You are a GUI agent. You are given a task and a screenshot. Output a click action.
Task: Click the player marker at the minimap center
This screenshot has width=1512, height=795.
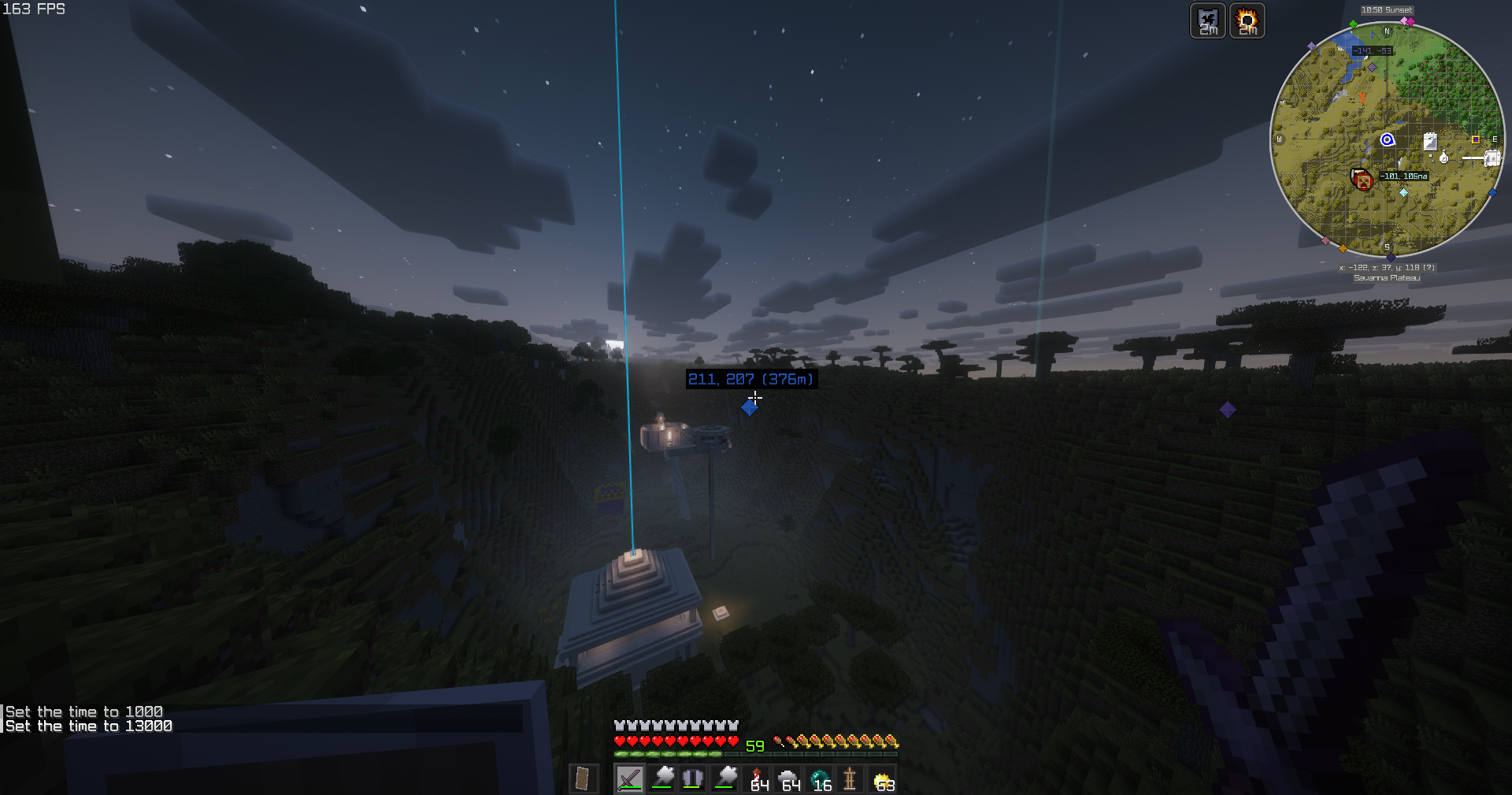[x=1388, y=139]
